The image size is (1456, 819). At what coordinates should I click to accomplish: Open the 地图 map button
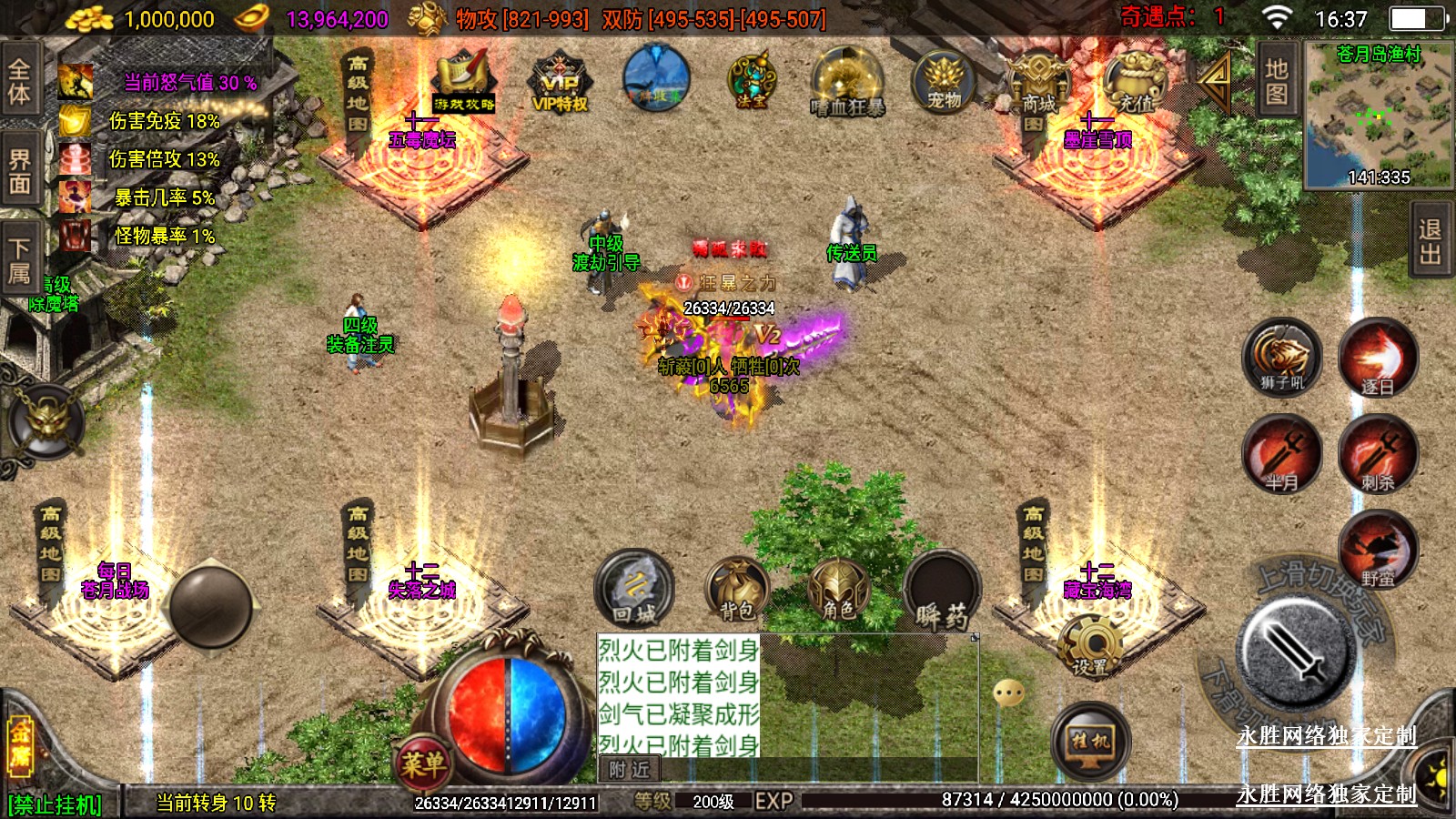coord(1276,81)
